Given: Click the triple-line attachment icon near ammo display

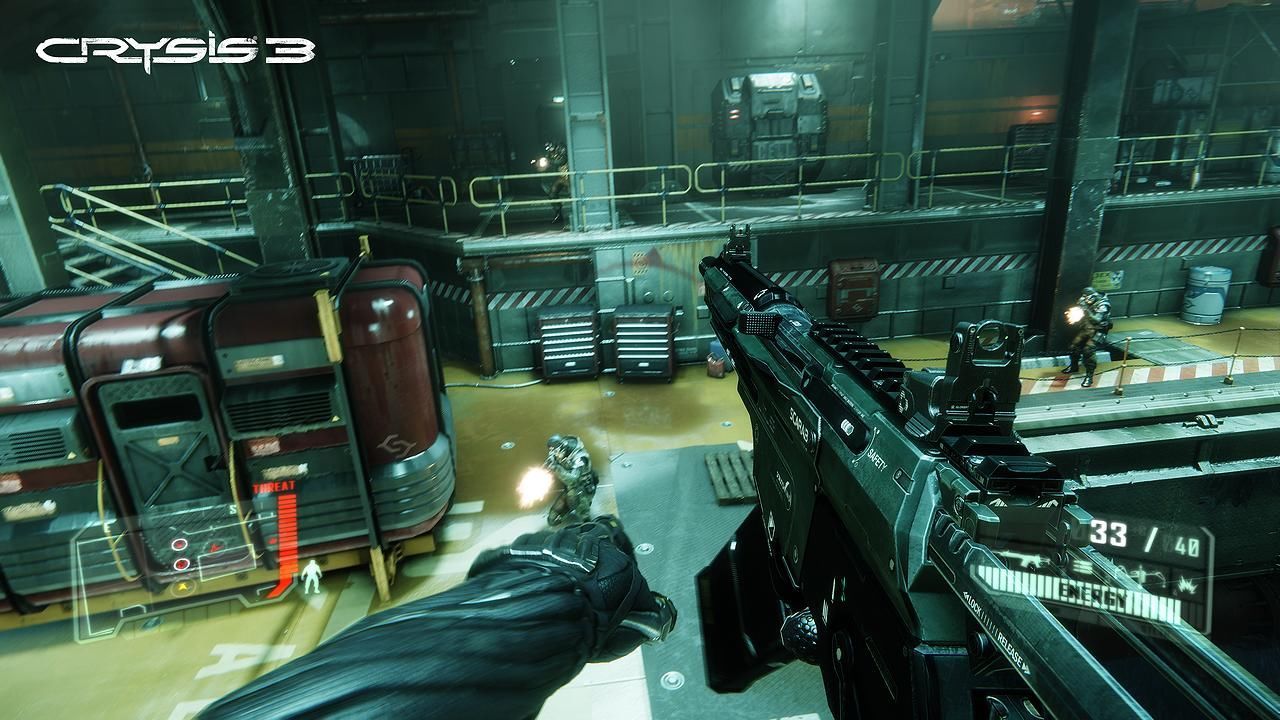Looking at the screenshot, I should tap(1081, 566).
